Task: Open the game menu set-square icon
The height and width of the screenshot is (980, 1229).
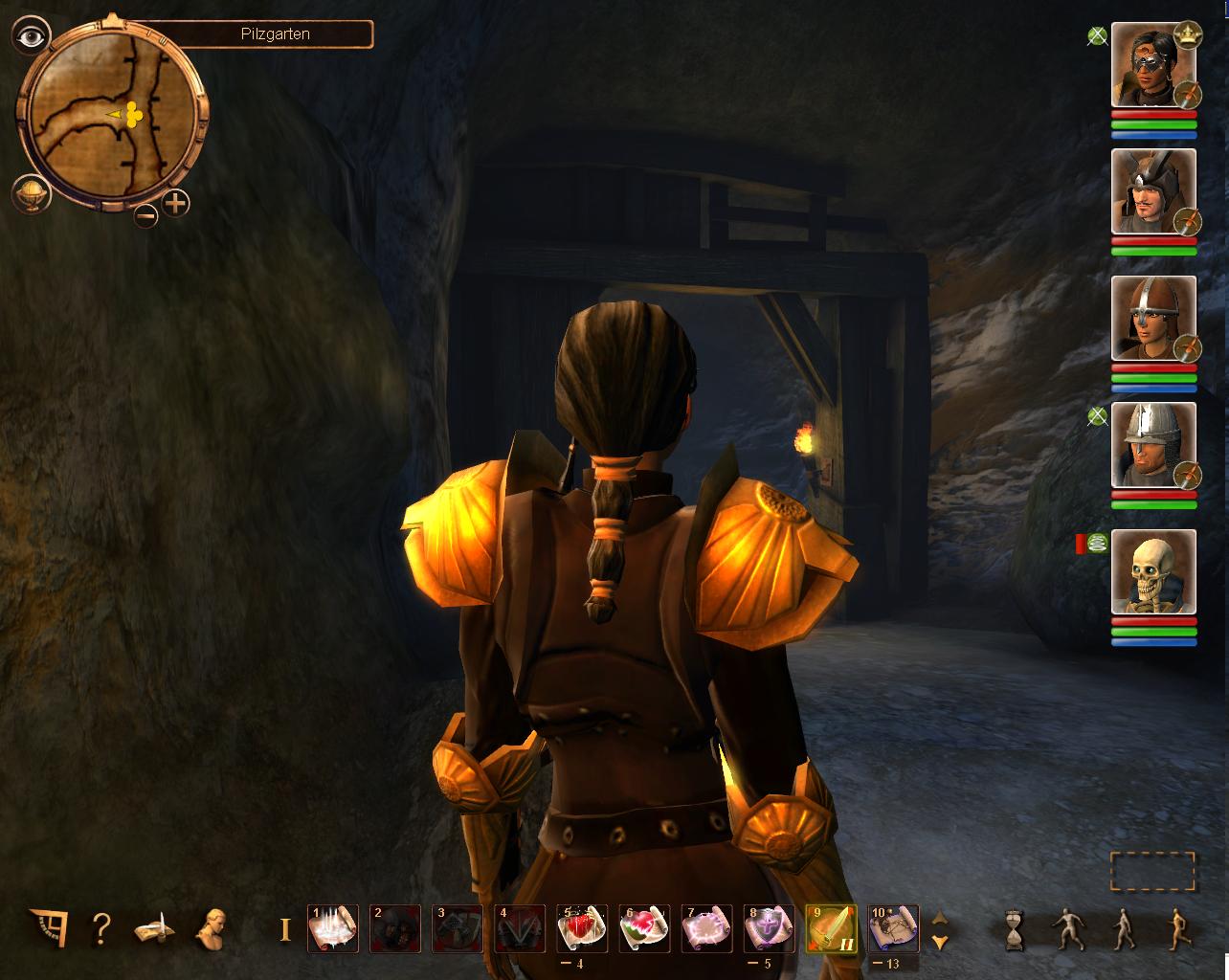Action: [x=48, y=928]
